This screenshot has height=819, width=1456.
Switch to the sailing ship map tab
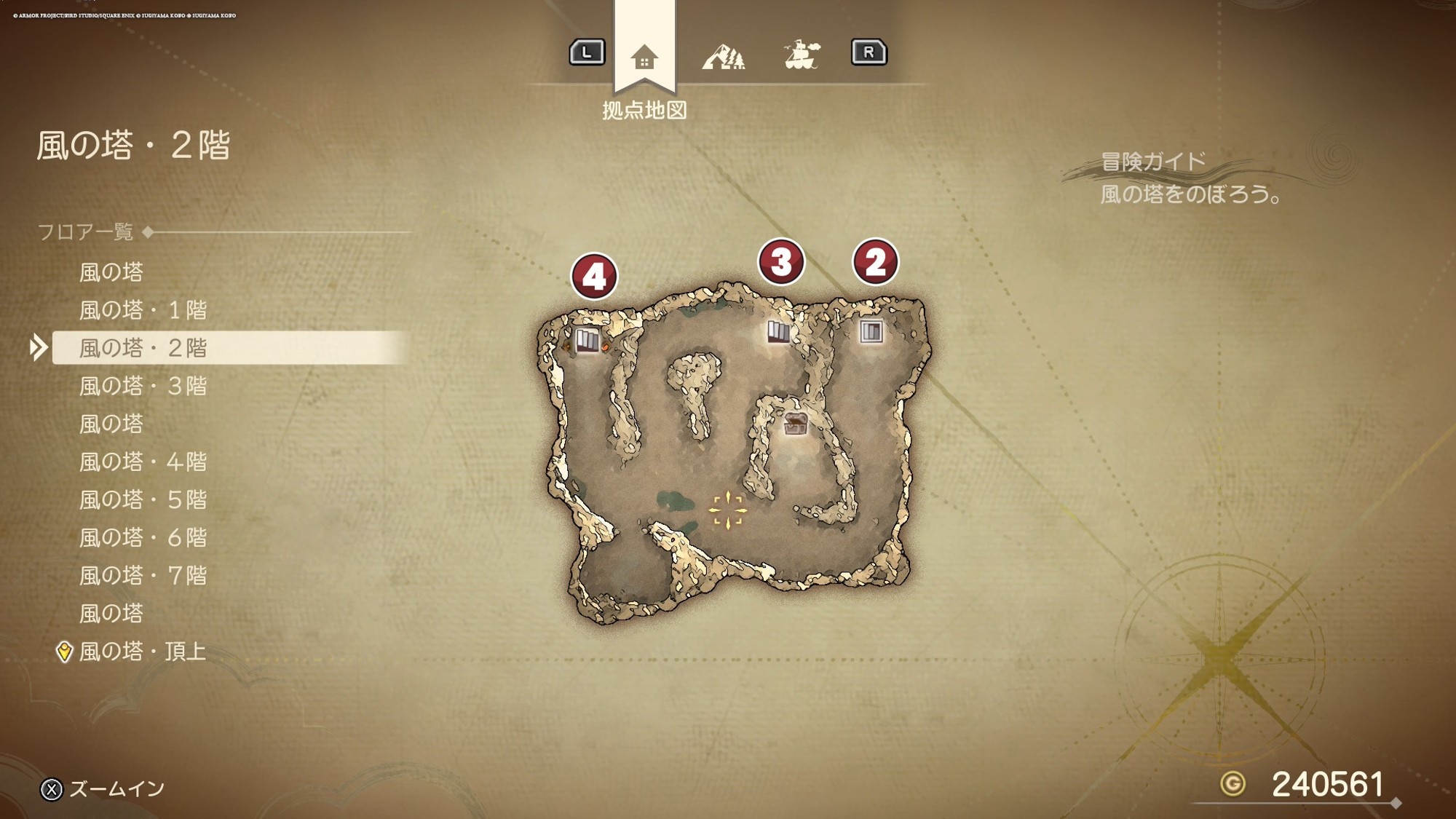(x=802, y=55)
